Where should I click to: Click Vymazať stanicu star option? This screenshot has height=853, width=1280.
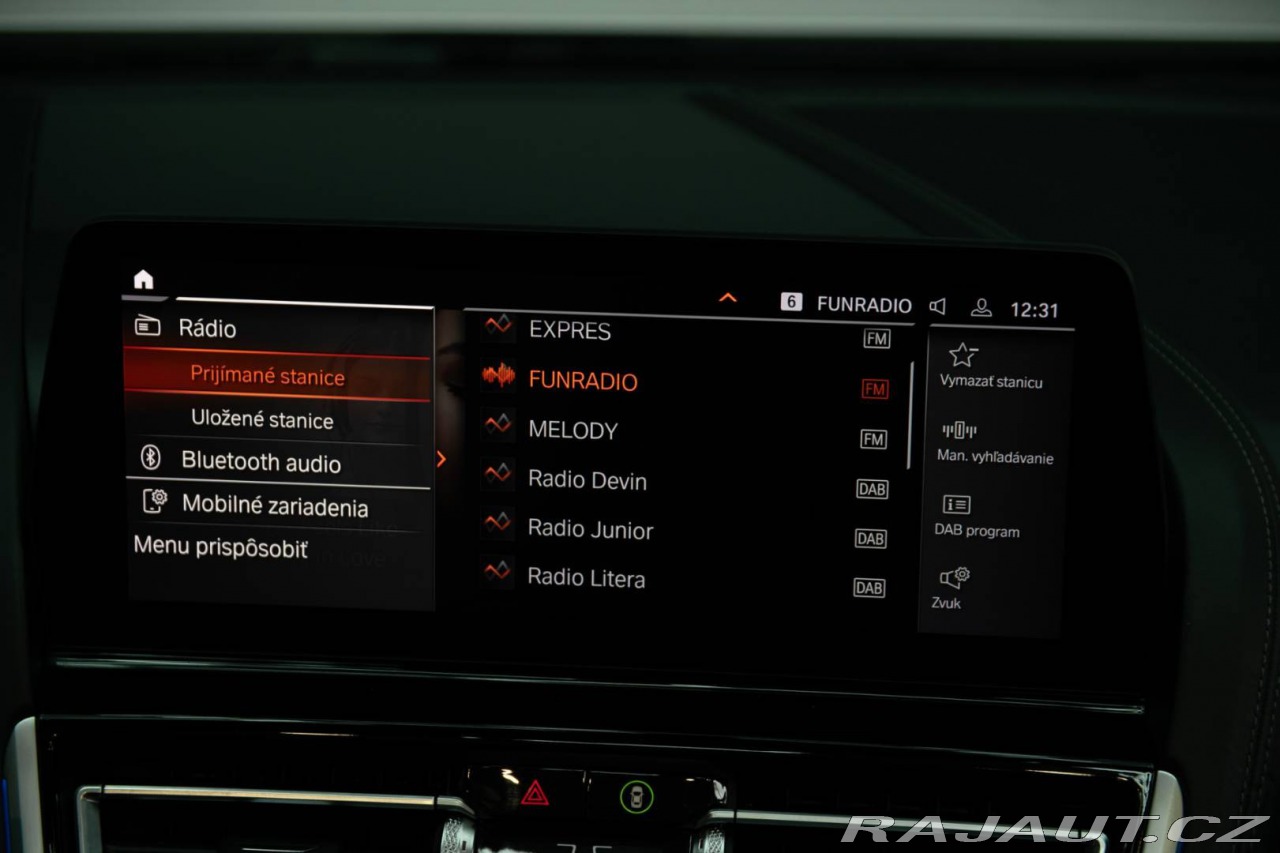point(990,366)
